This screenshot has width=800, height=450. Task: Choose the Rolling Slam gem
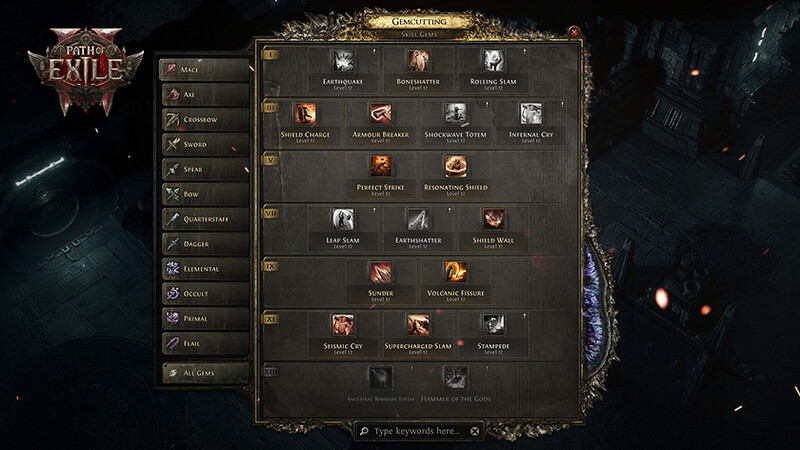coord(492,61)
